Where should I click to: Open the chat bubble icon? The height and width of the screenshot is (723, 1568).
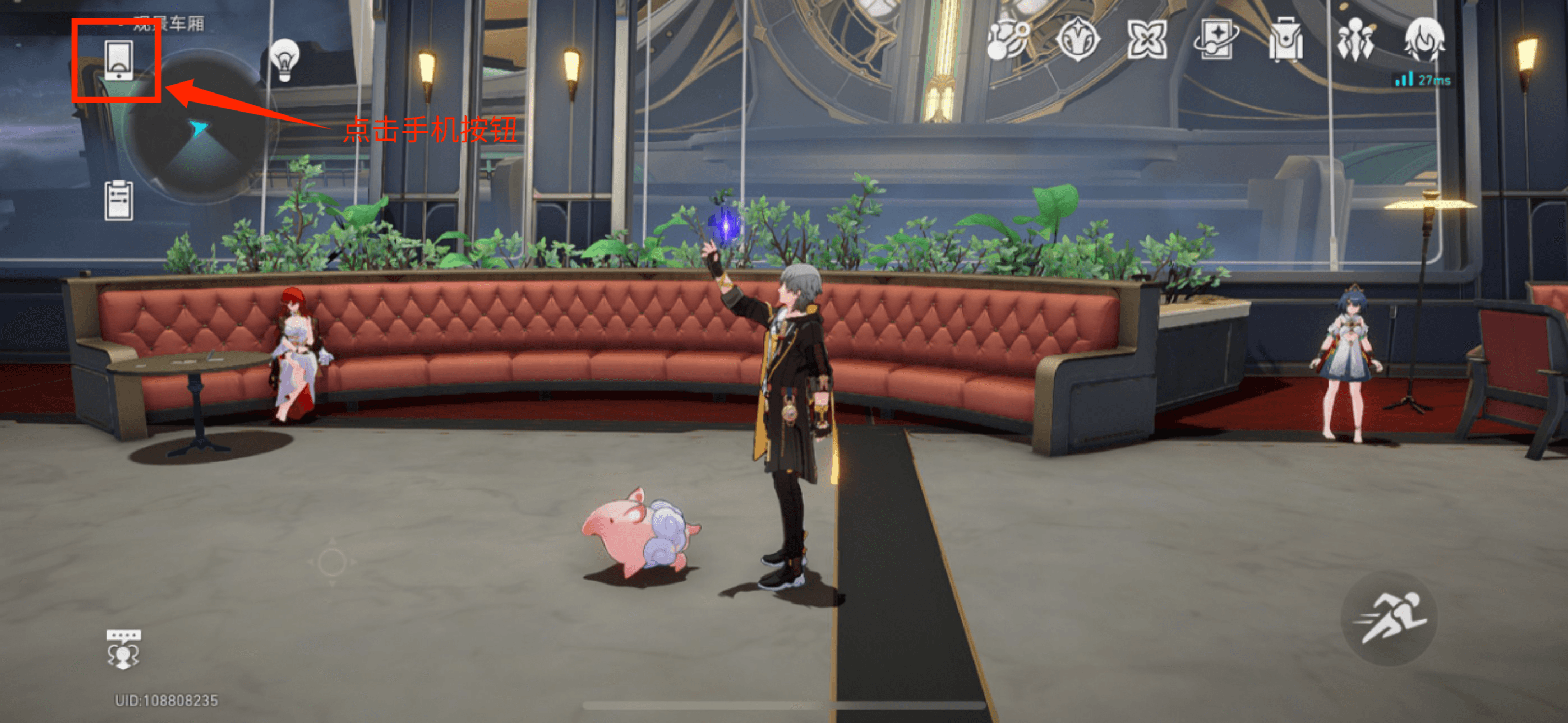[x=123, y=649]
